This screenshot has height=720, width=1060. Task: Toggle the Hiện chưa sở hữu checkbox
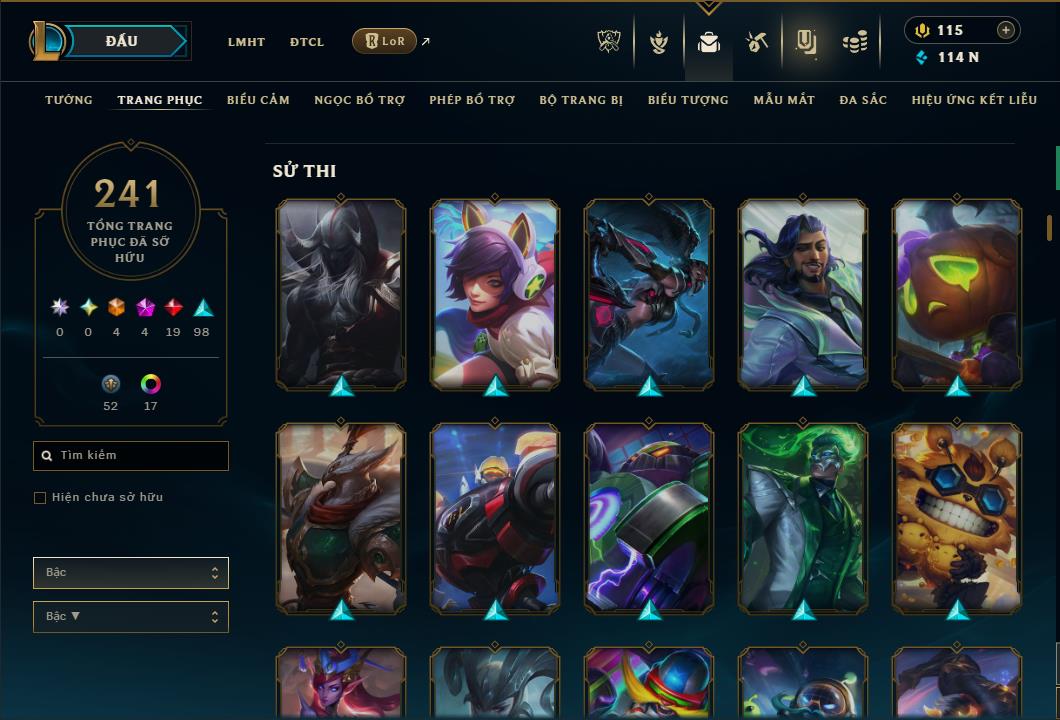pyautogui.click(x=40, y=498)
